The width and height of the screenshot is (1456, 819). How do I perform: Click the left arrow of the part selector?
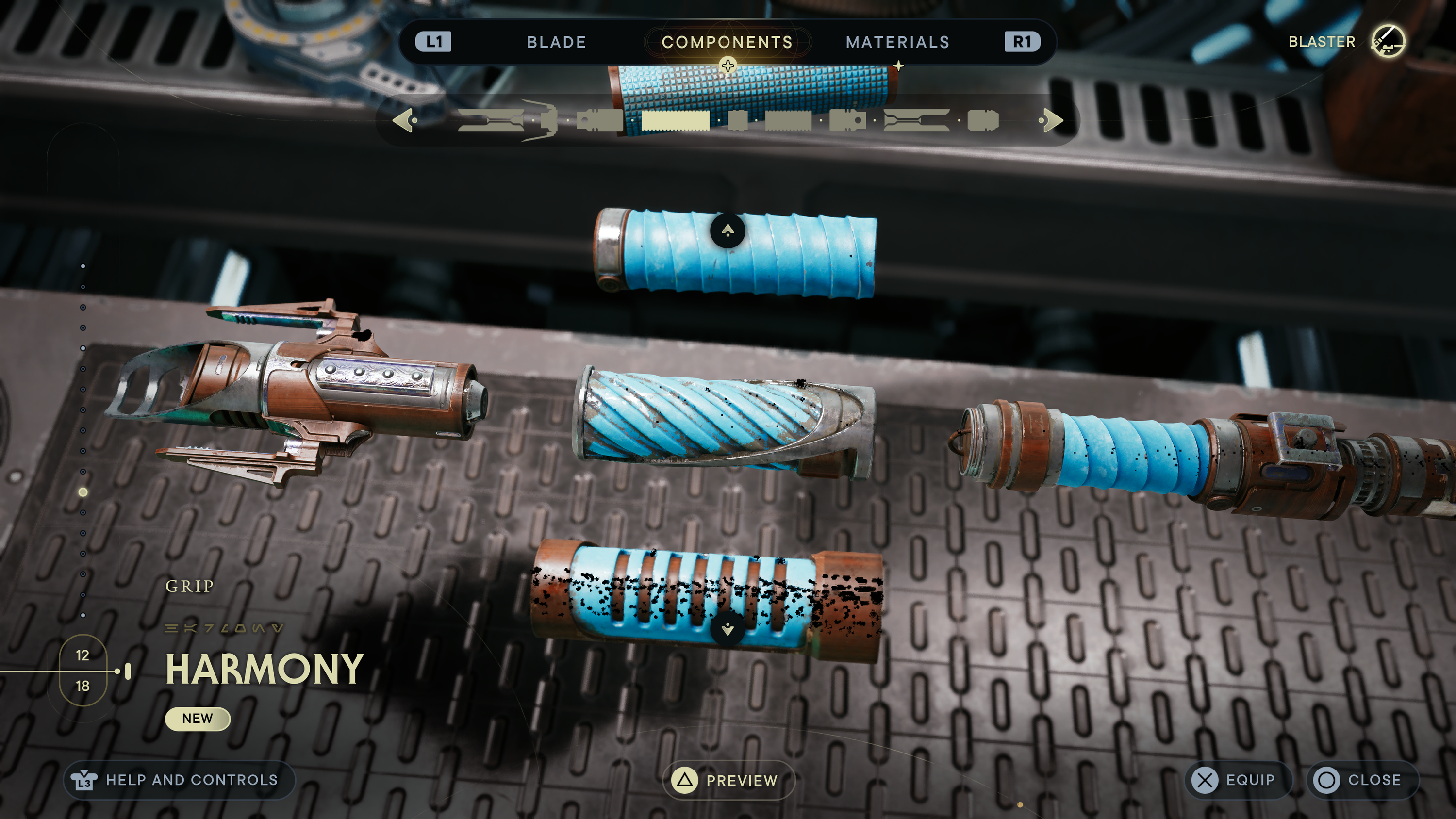click(x=405, y=120)
